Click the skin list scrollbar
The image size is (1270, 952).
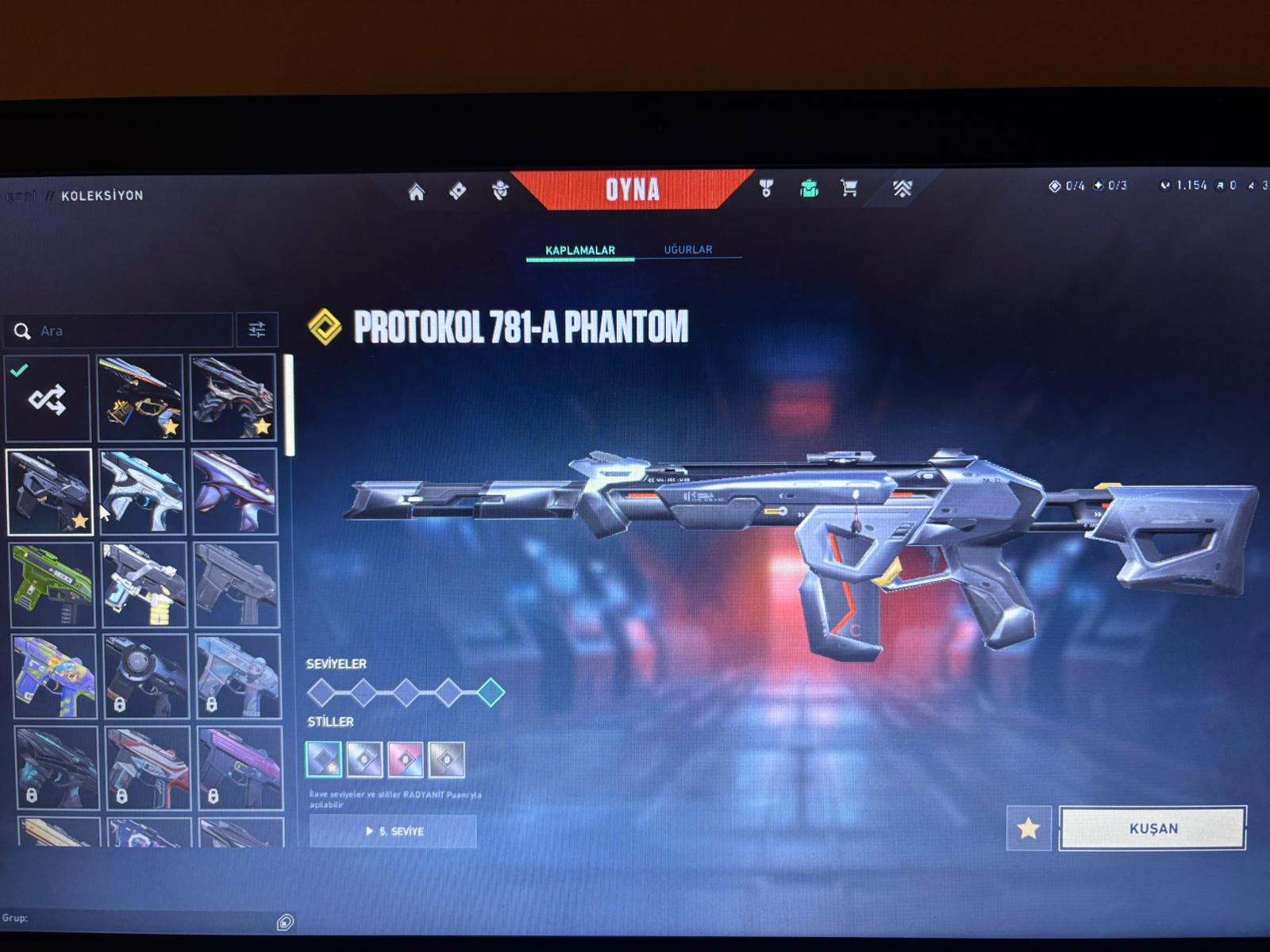(x=290, y=405)
